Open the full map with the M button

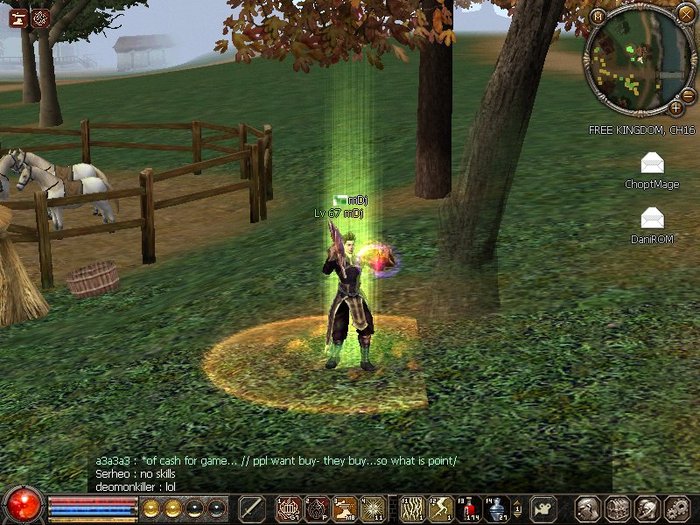coord(597,16)
